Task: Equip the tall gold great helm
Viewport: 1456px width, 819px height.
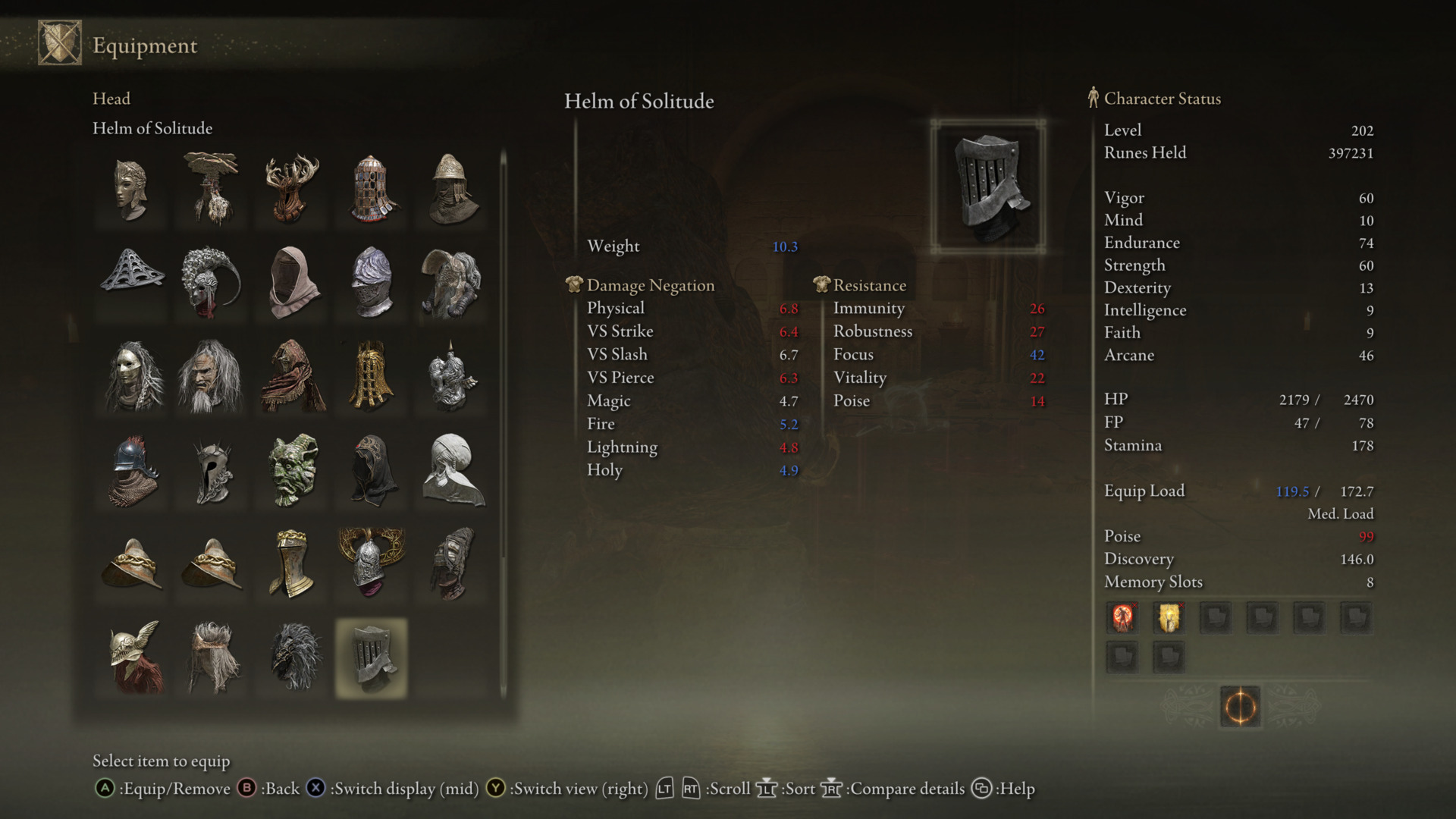Action: [292, 563]
